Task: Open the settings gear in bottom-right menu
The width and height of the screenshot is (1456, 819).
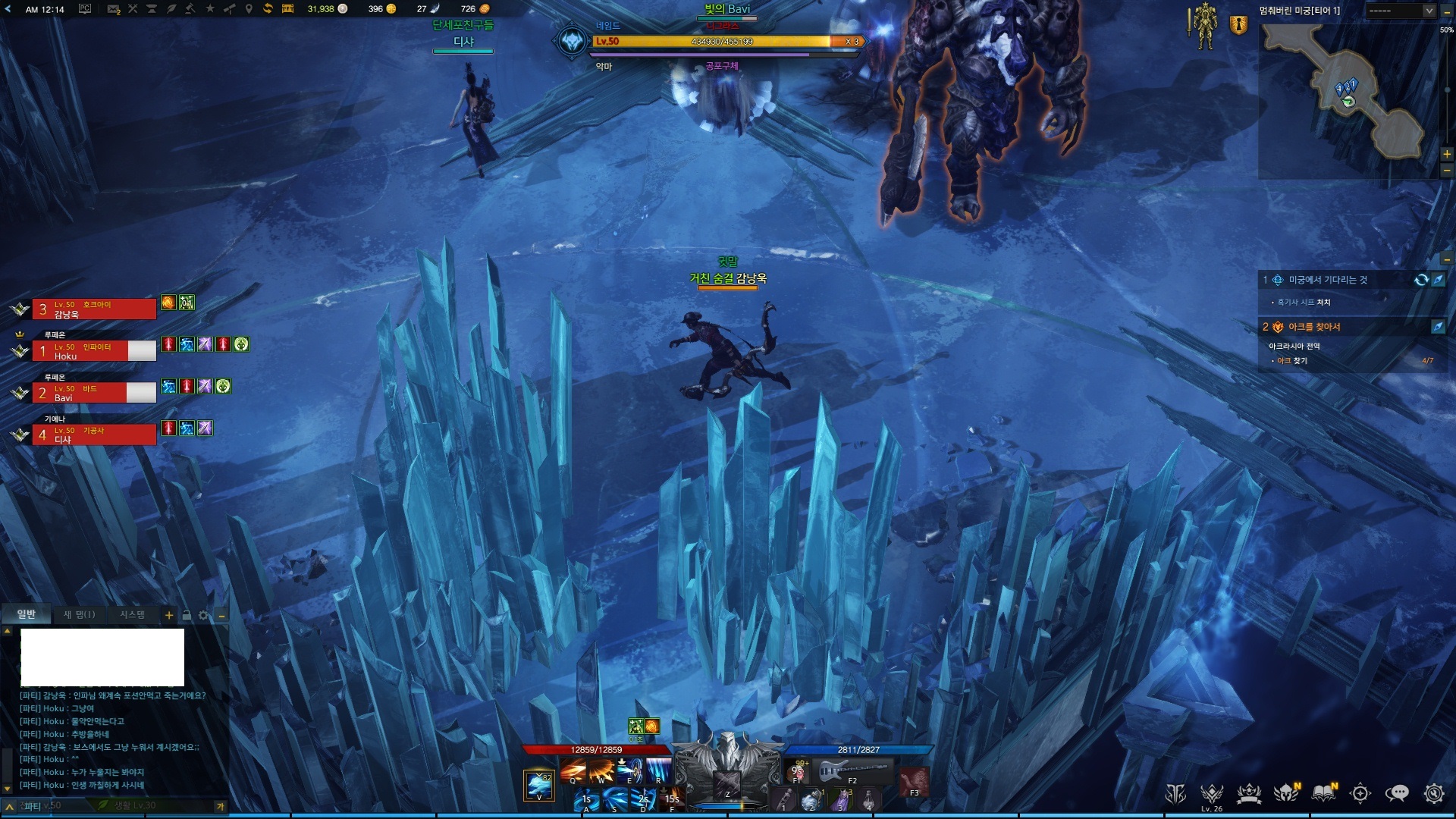Action: 1433,793
